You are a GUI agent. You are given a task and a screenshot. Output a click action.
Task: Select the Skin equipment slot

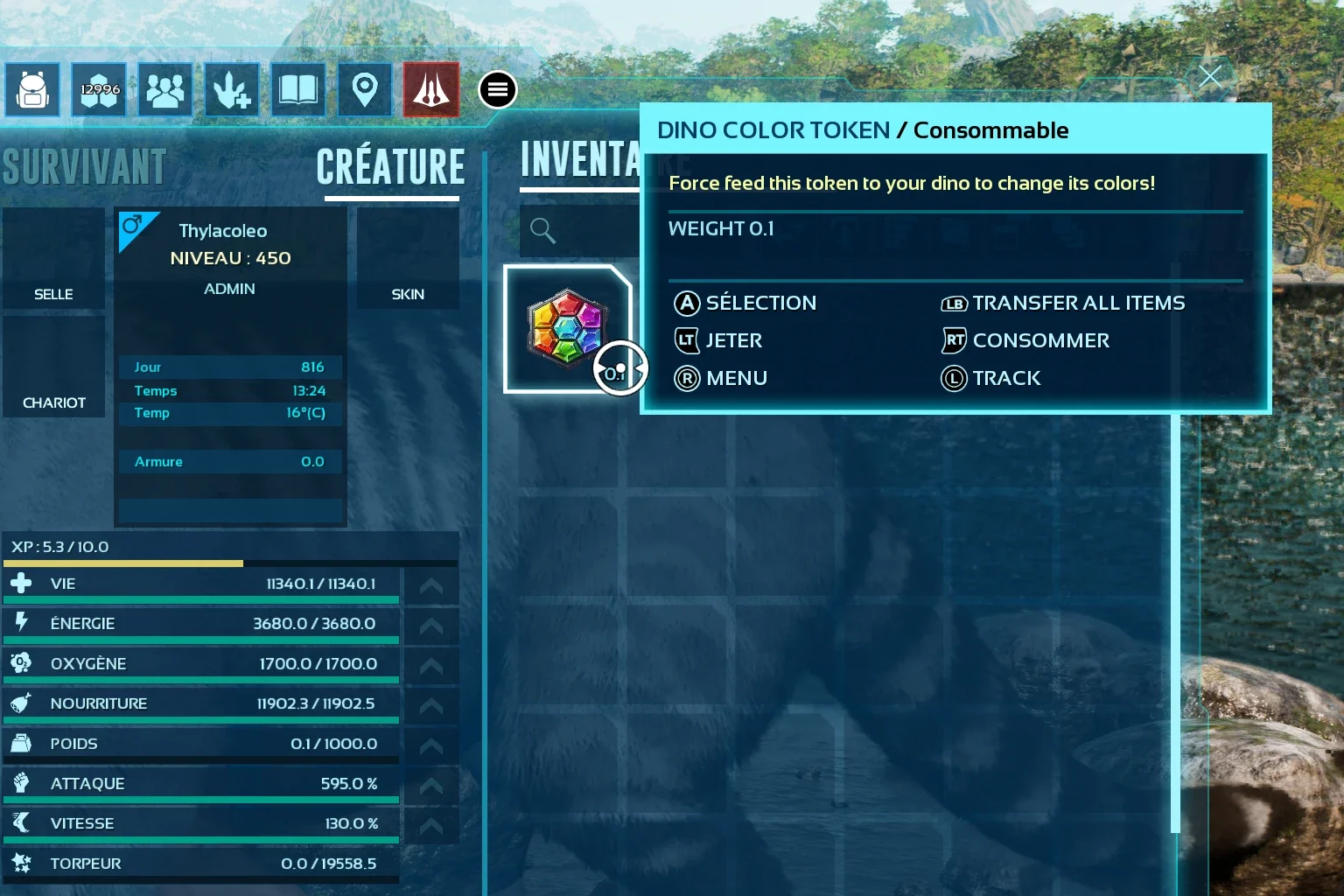[x=408, y=258]
